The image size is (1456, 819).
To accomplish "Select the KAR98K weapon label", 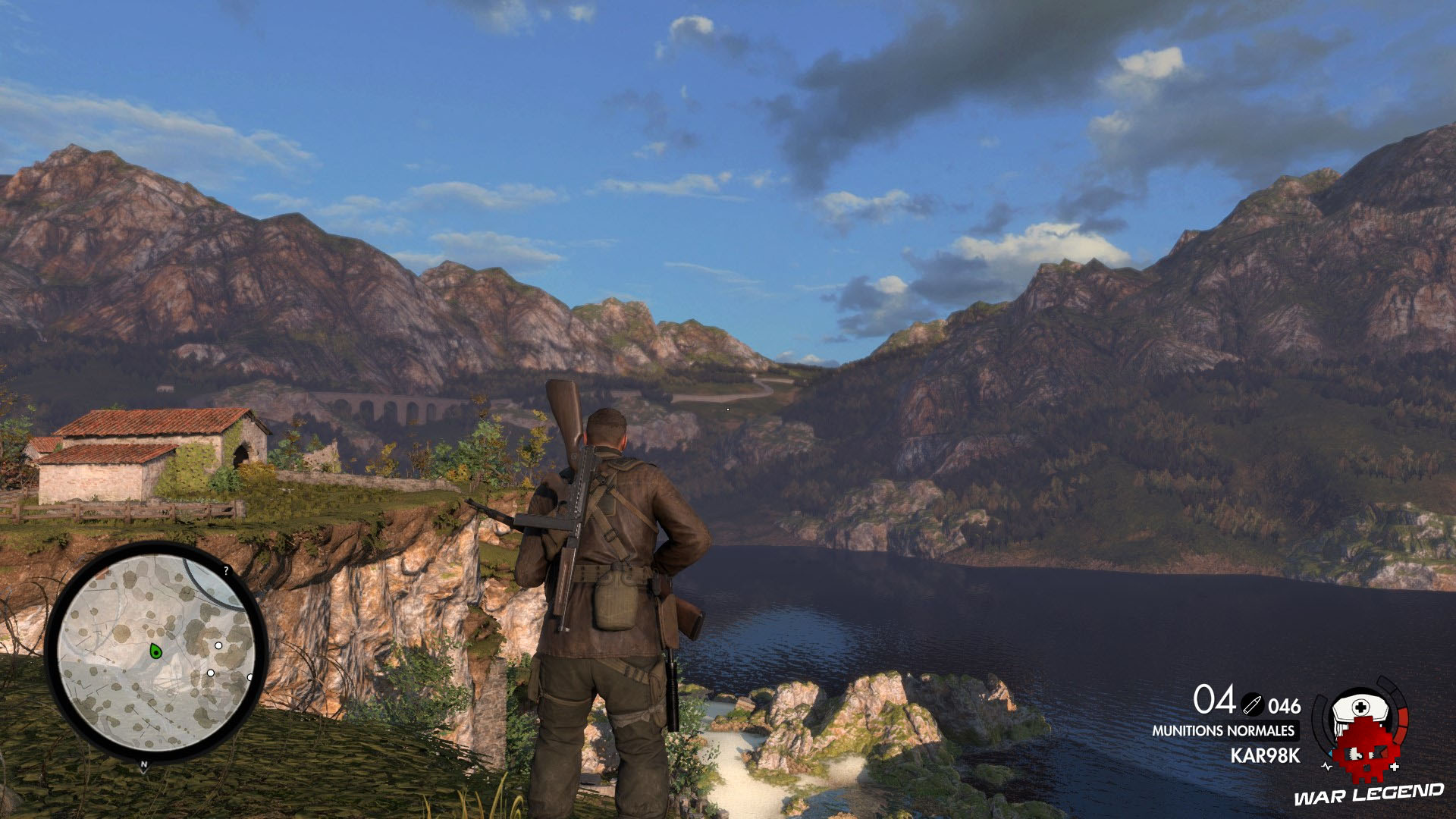I will [1265, 755].
